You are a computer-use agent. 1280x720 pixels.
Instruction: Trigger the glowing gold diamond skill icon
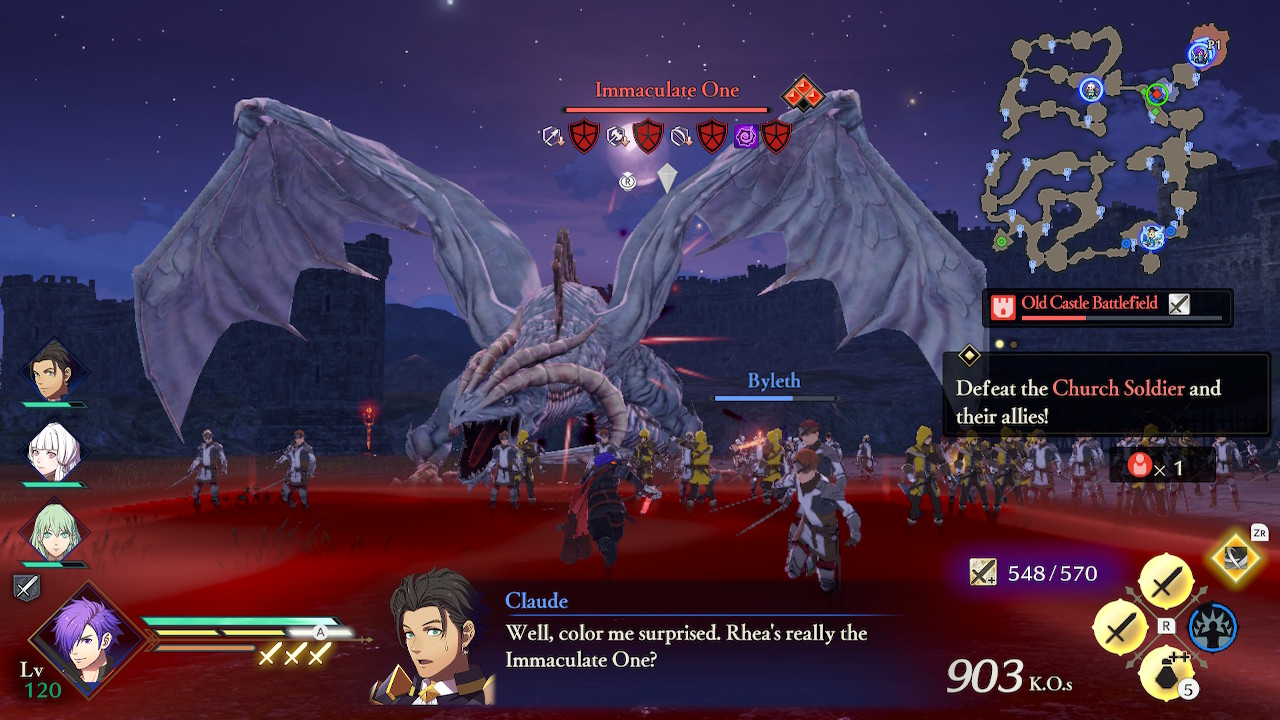[1236, 558]
